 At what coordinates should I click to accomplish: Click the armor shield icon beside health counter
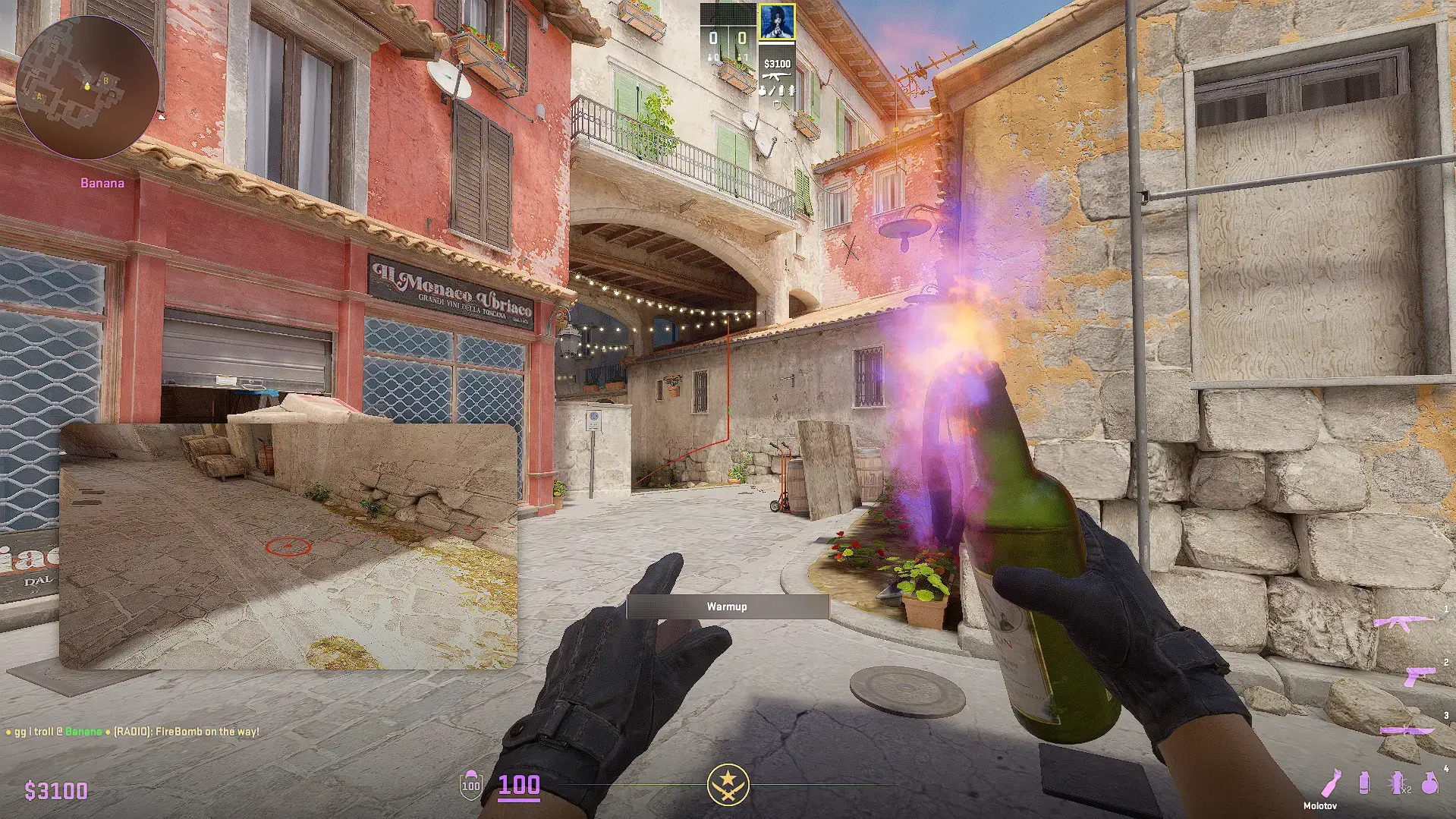(x=471, y=785)
